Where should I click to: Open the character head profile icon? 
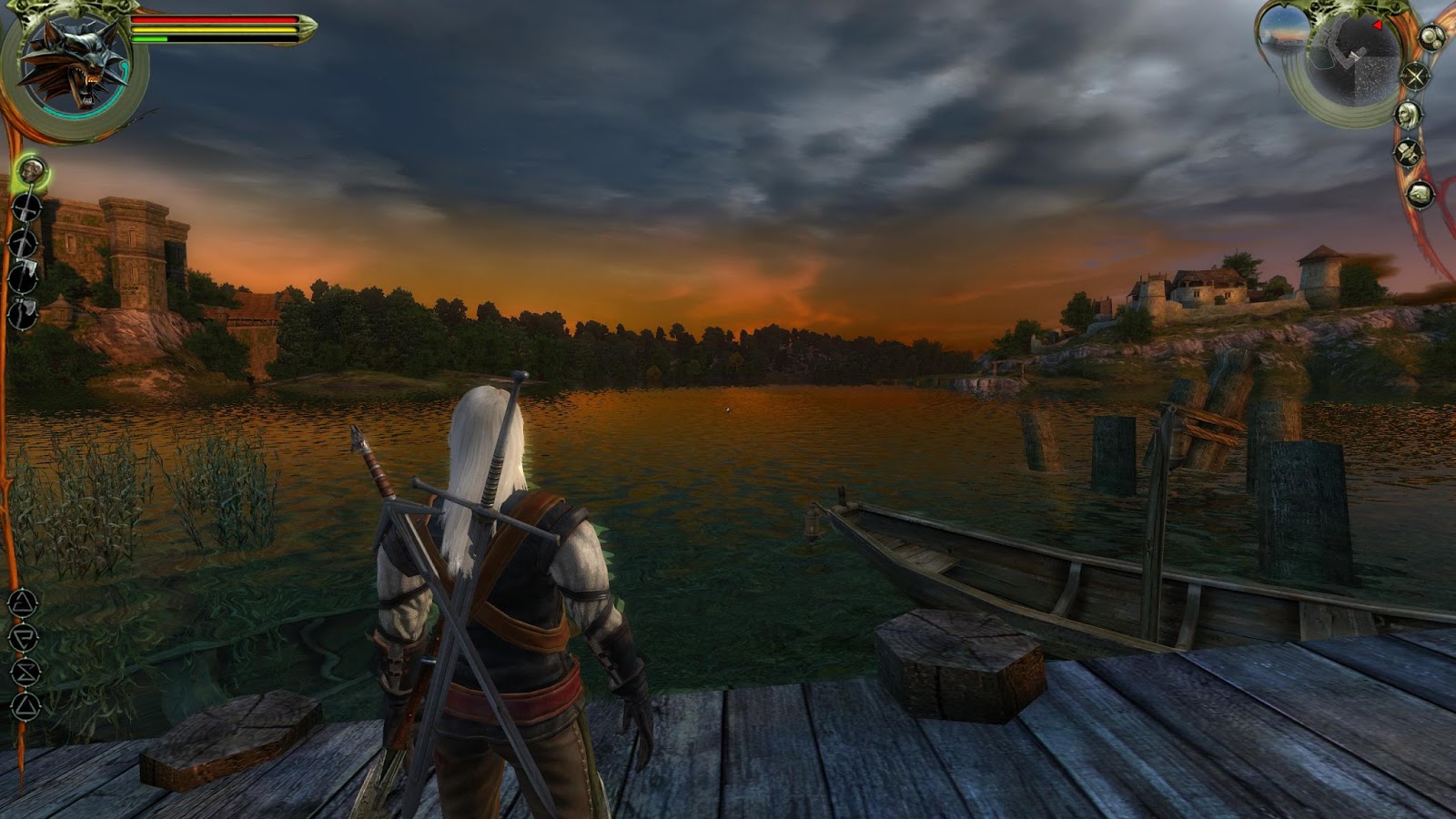tap(1409, 115)
